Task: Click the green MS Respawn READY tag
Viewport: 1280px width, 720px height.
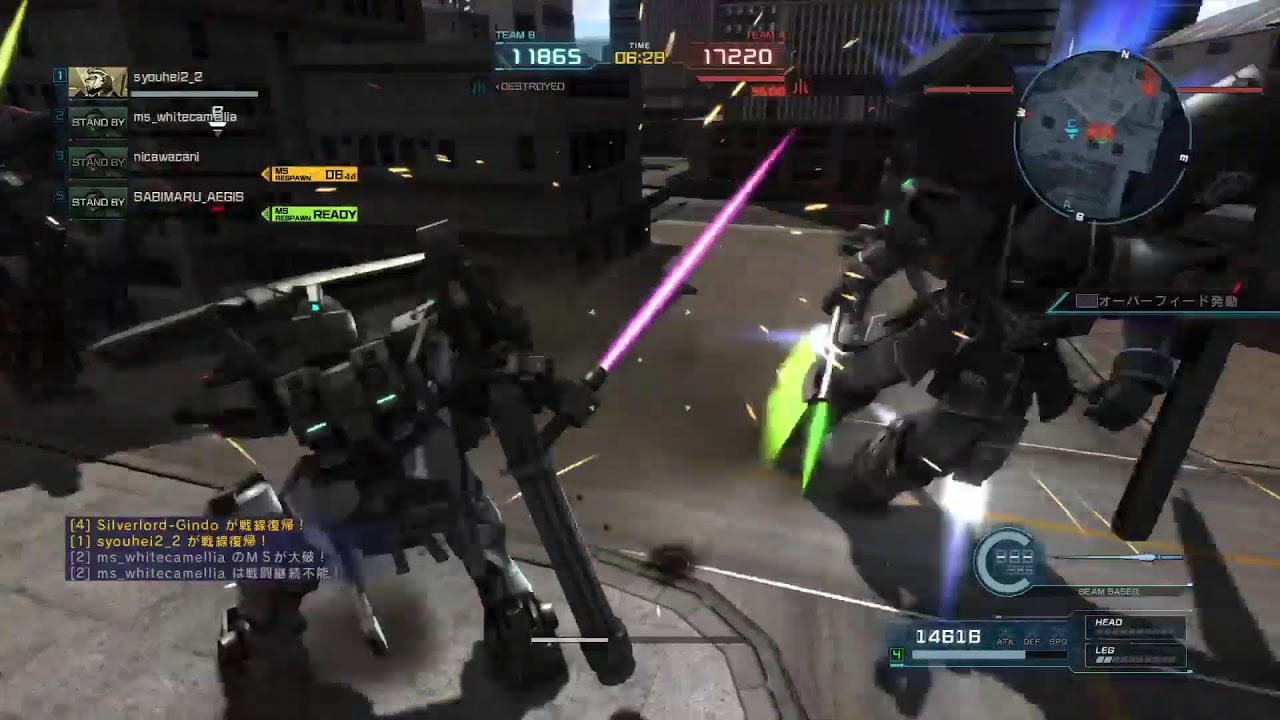Action: click(310, 214)
